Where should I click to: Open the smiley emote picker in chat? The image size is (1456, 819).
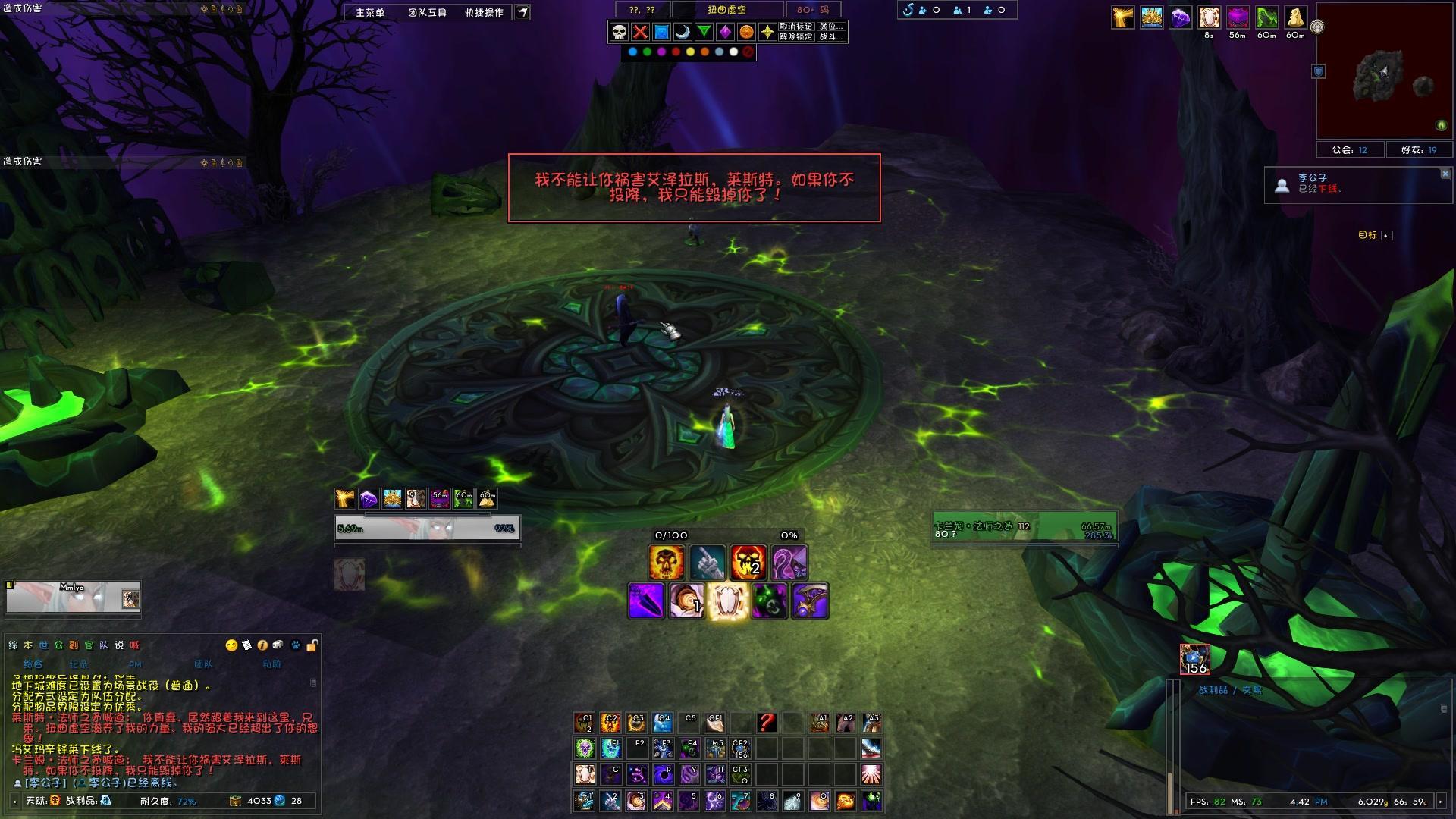tap(231, 645)
